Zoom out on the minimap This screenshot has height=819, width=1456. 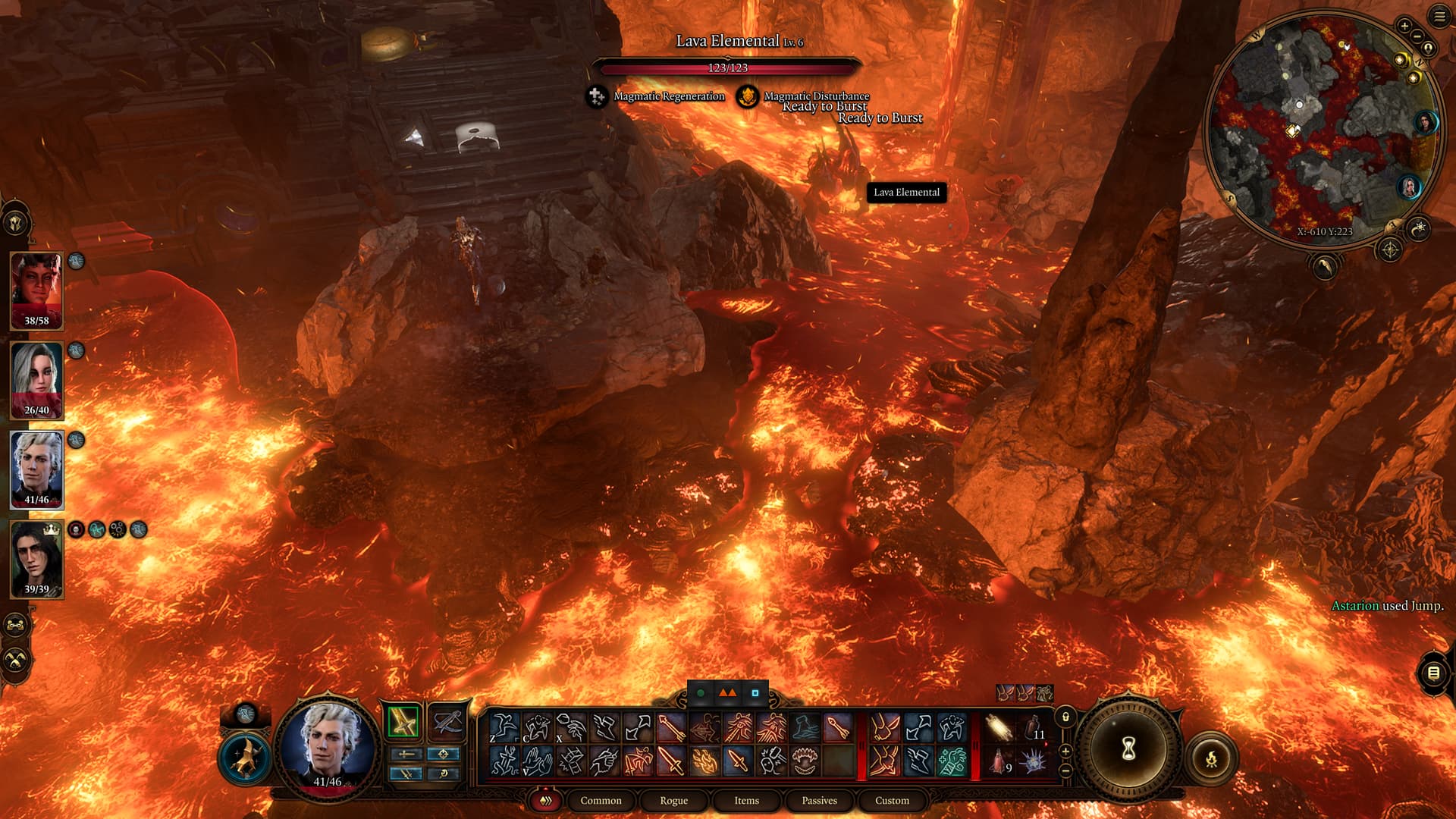pyautogui.click(x=1417, y=36)
